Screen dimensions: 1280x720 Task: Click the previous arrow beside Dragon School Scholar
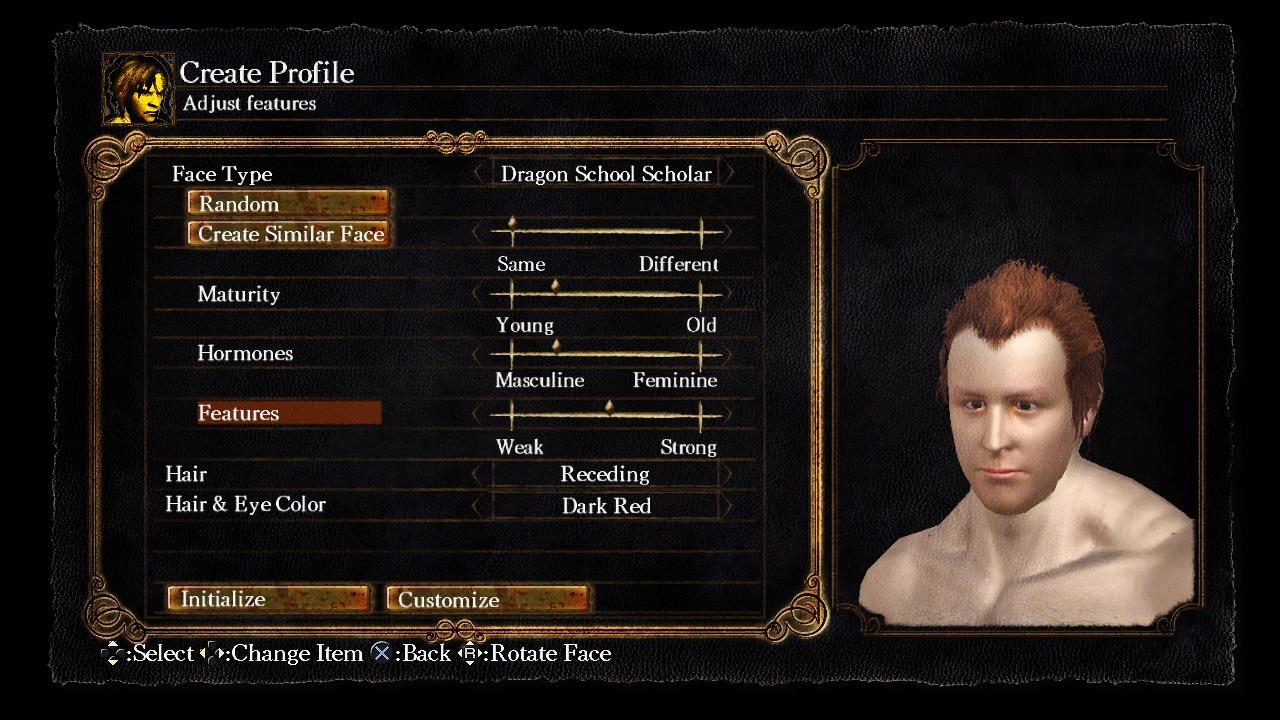tap(478, 174)
